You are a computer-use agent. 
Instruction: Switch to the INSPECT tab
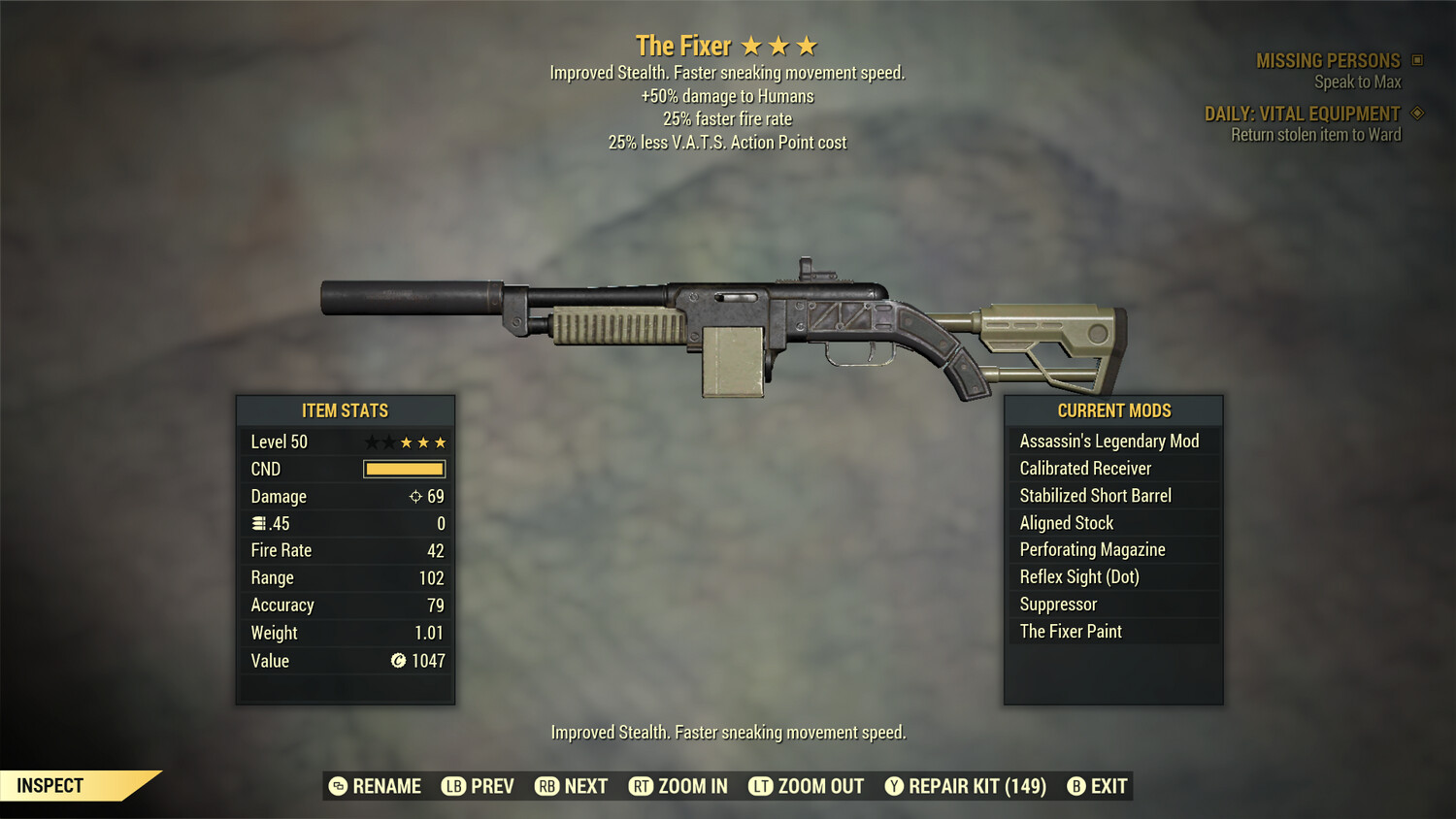coord(50,785)
